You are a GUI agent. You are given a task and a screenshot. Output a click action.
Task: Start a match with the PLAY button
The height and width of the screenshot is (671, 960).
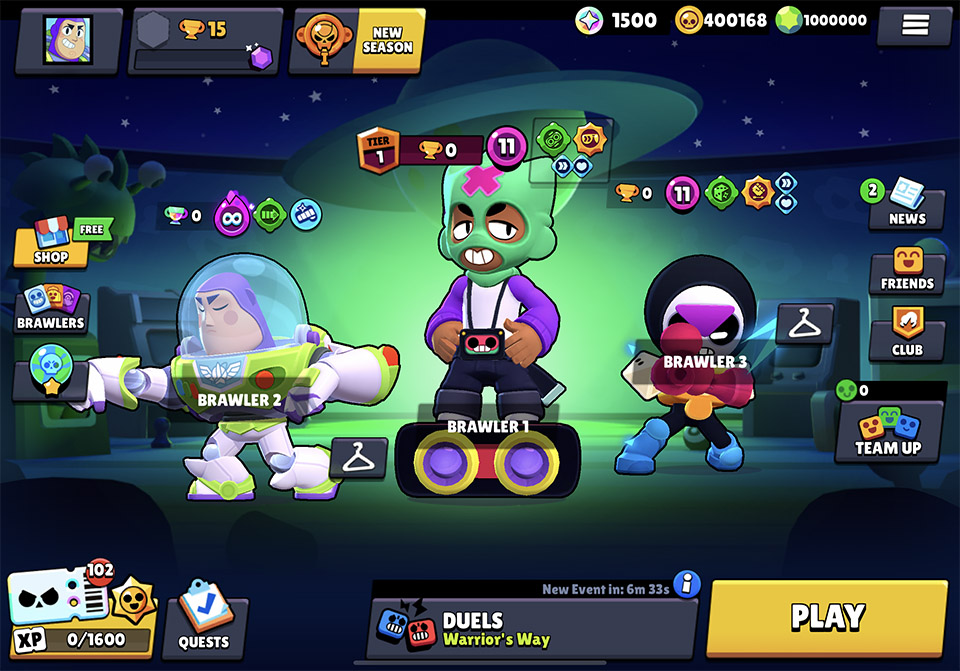[x=827, y=617]
